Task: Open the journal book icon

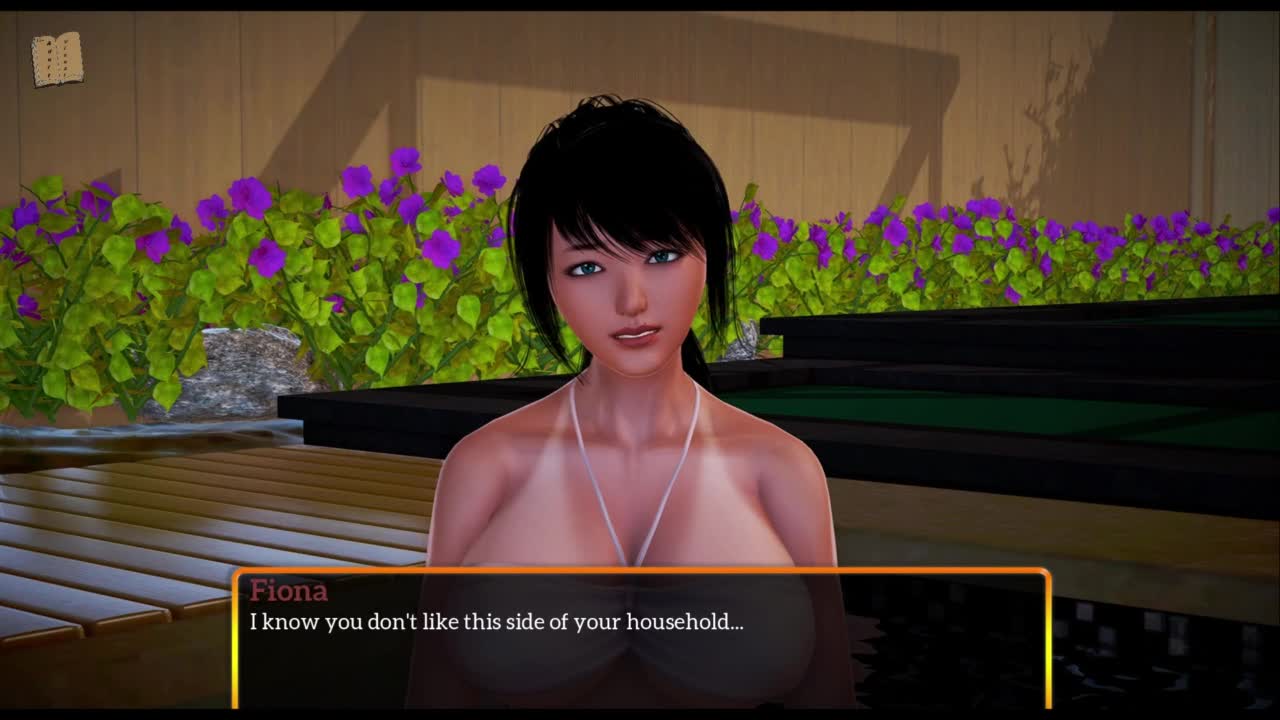Action: click(57, 60)
